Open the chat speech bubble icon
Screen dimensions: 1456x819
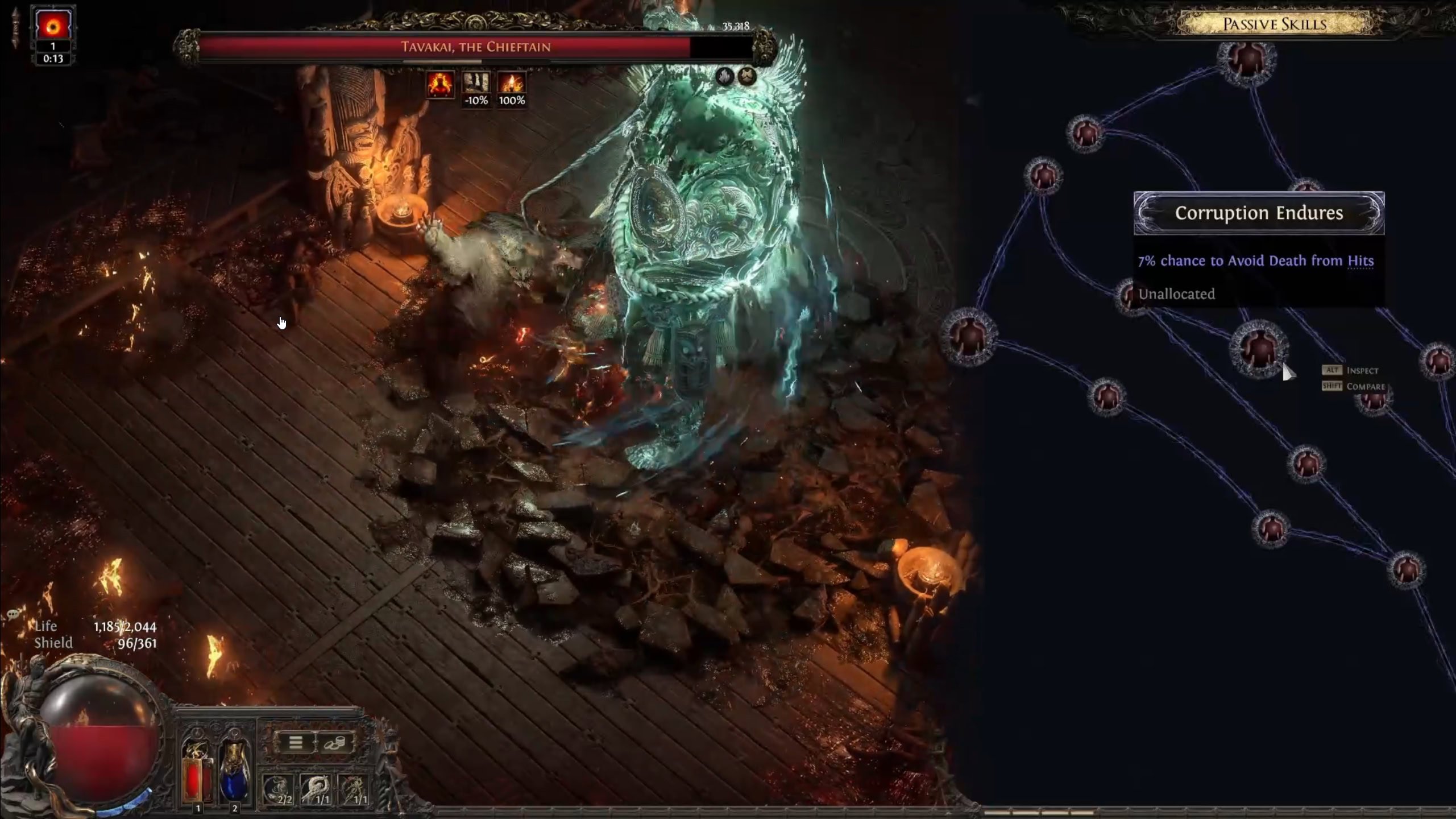14,614
